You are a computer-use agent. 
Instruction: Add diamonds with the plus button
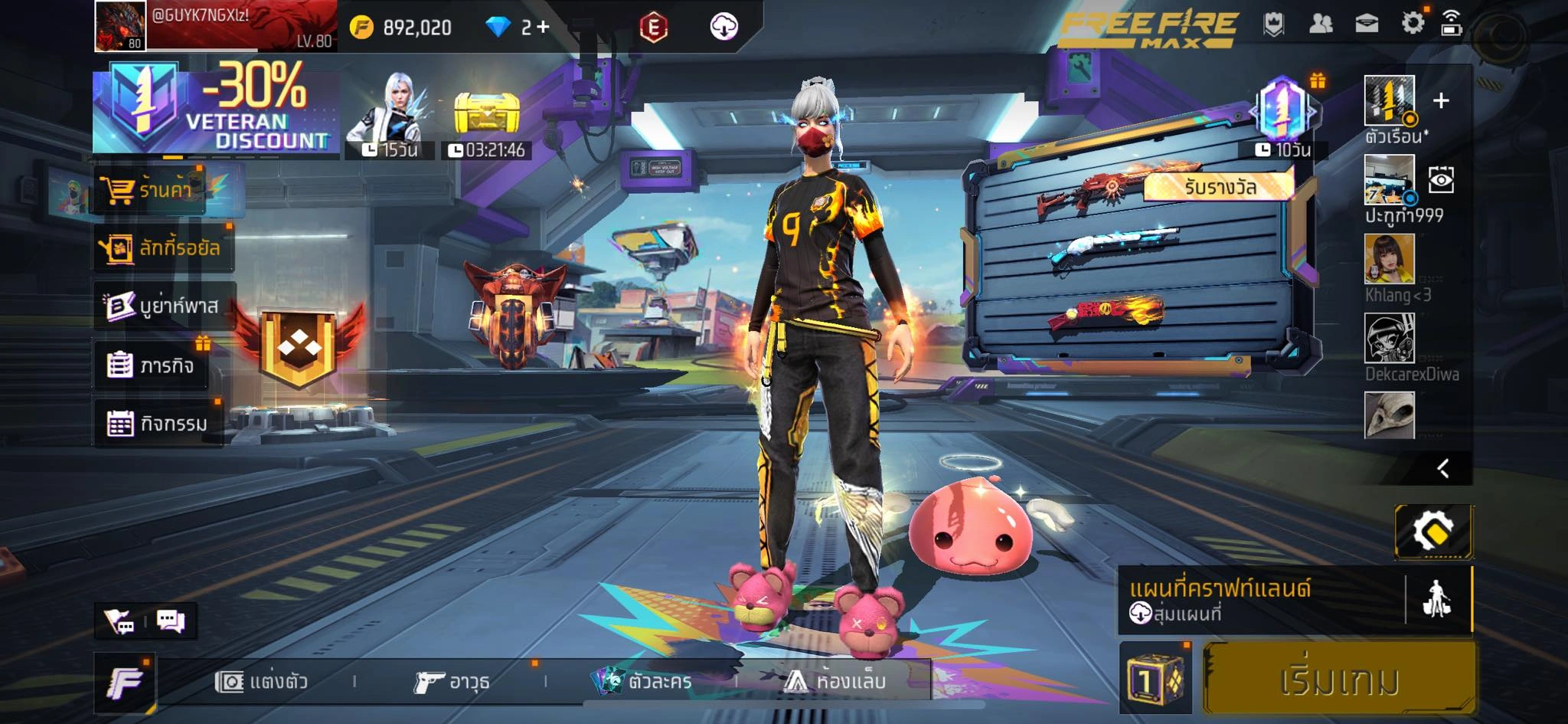543,28
